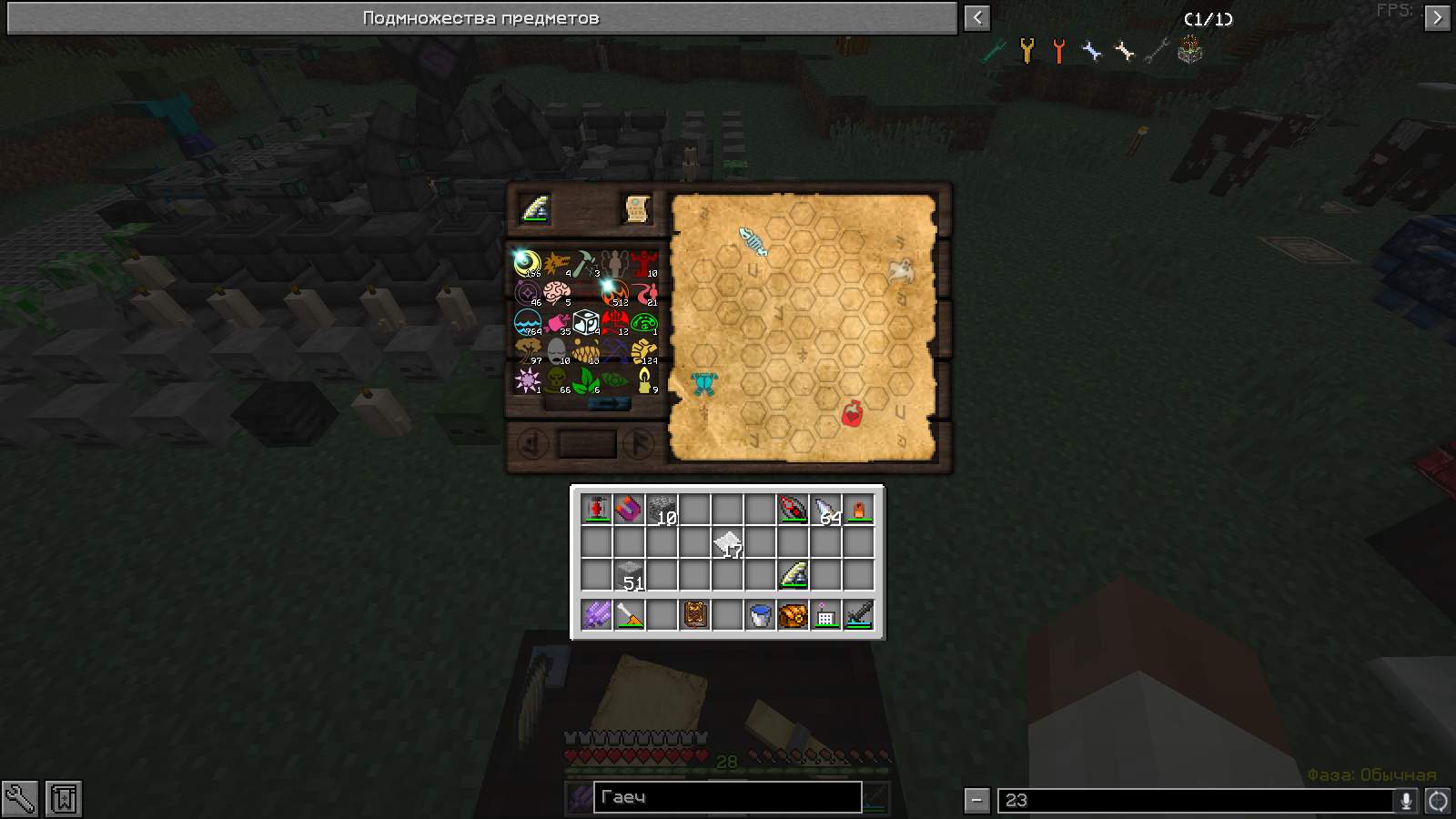Select the water bucket in the hotbar

[x=760, y=615]
